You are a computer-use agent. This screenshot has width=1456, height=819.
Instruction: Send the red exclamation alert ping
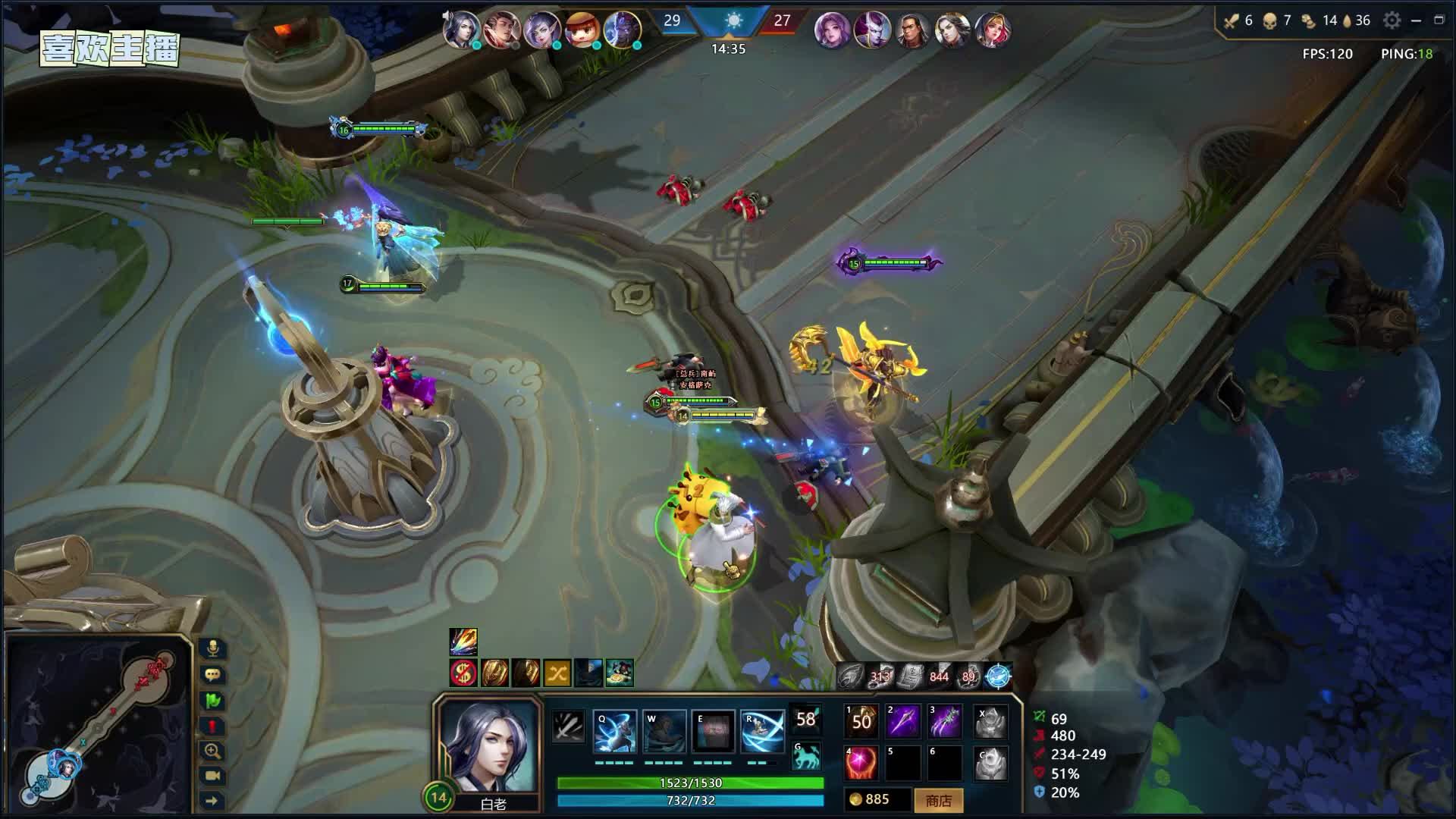click(213, 726)
